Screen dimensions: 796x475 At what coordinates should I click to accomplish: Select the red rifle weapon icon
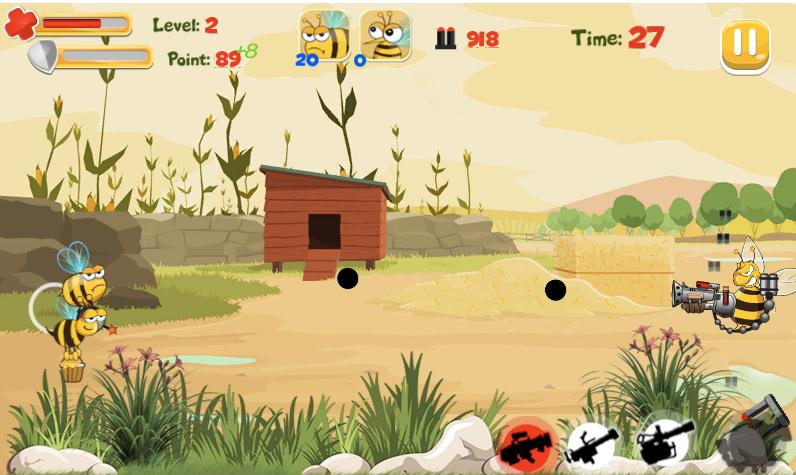coord(526,443)
